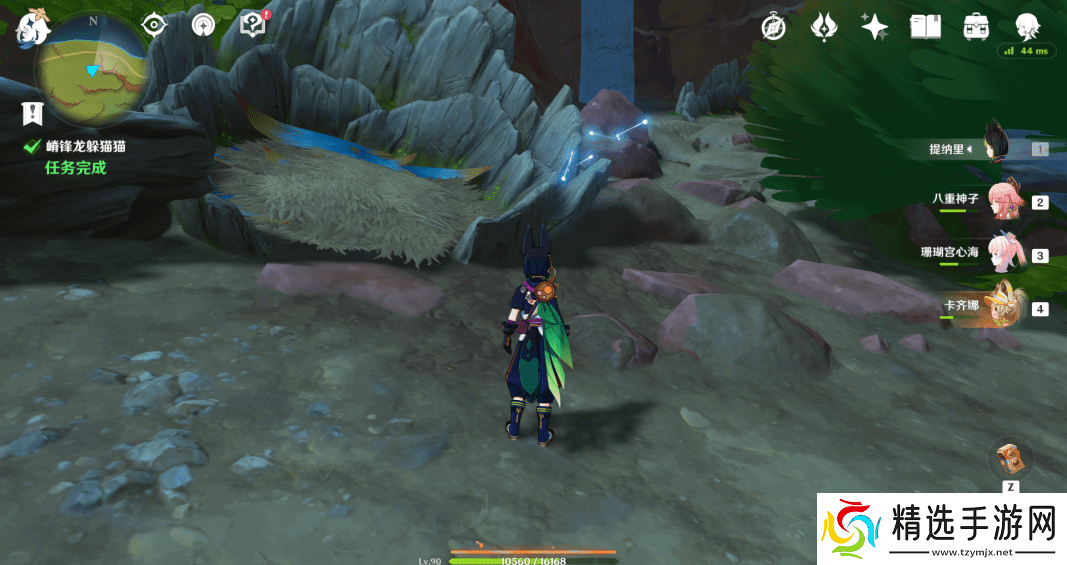The height and width of the screenshot is (565, 1067).
Task: Open the quest bookmark icon
Action: coord(33,114)
